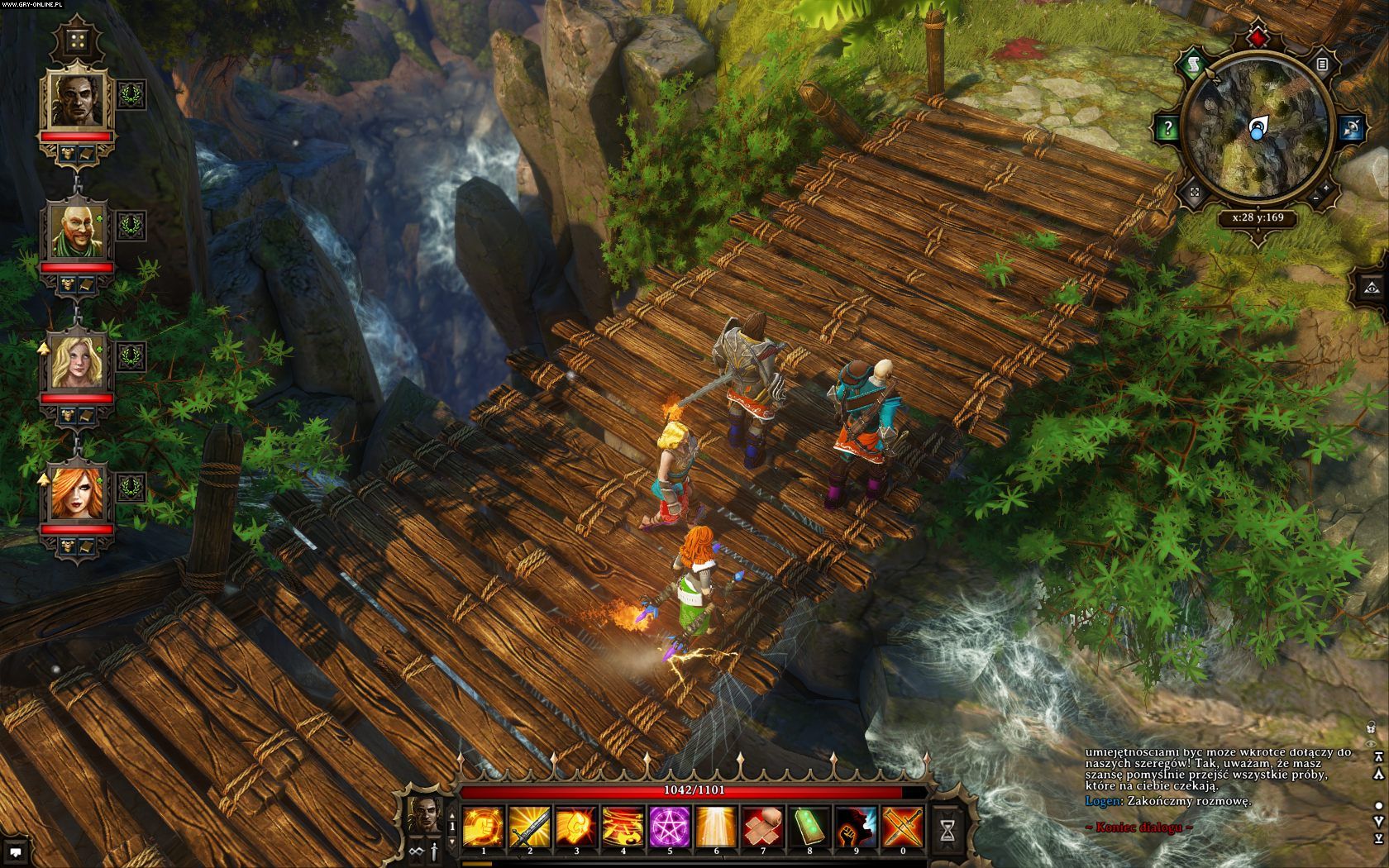
Task: Select the red-haired woman party portrait
Action: click(78, 494)
